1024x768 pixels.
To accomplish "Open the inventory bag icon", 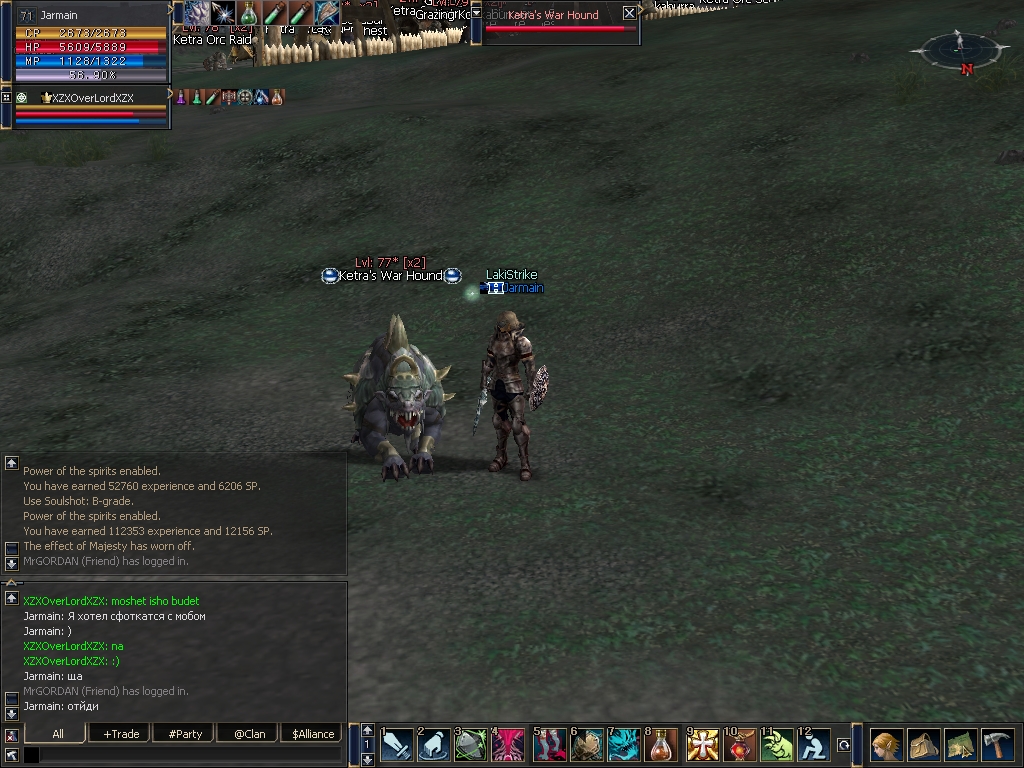I will click(923, 745).
